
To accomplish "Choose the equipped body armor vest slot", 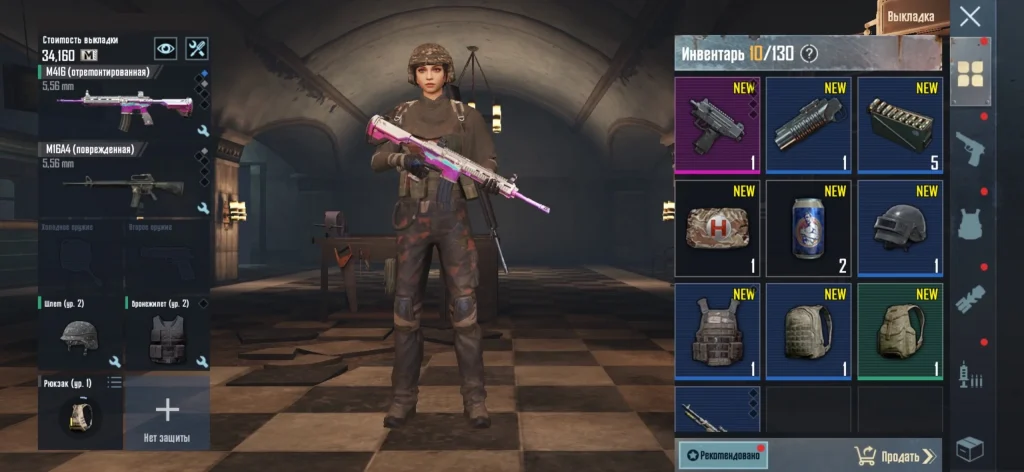I will click(166, 335).
